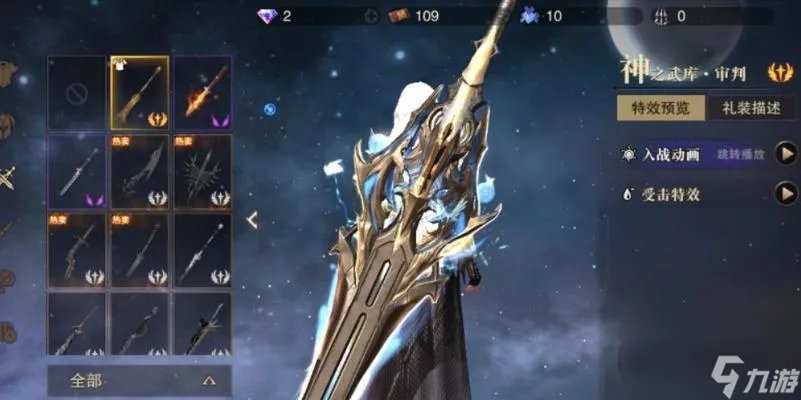Choose the flaming red sword skin

202,92
